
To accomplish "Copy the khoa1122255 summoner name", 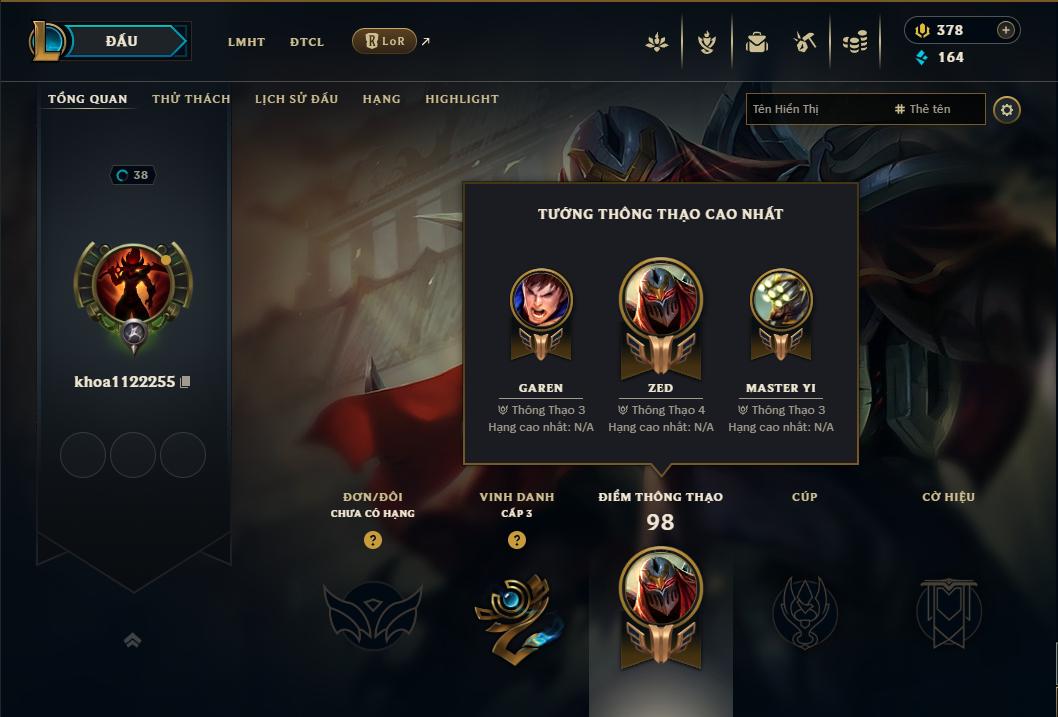I will click(x=185, y=382).
